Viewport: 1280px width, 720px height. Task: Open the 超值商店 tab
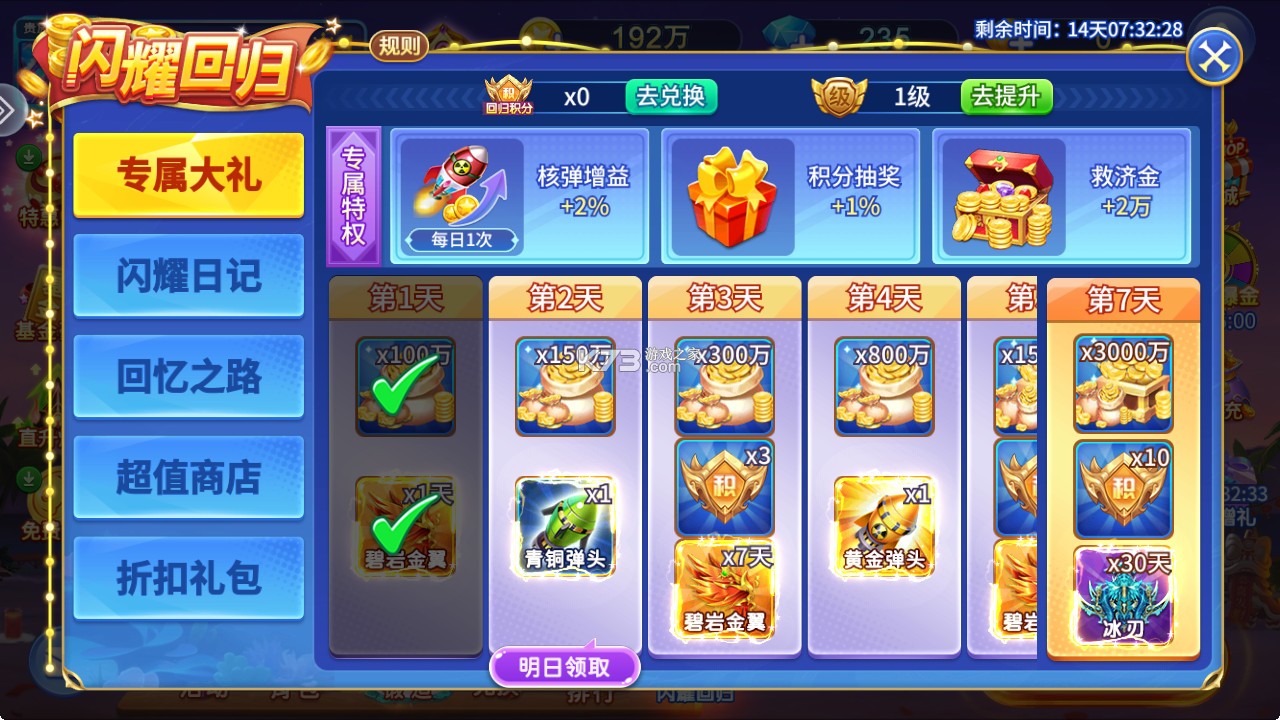coord(188,475)
